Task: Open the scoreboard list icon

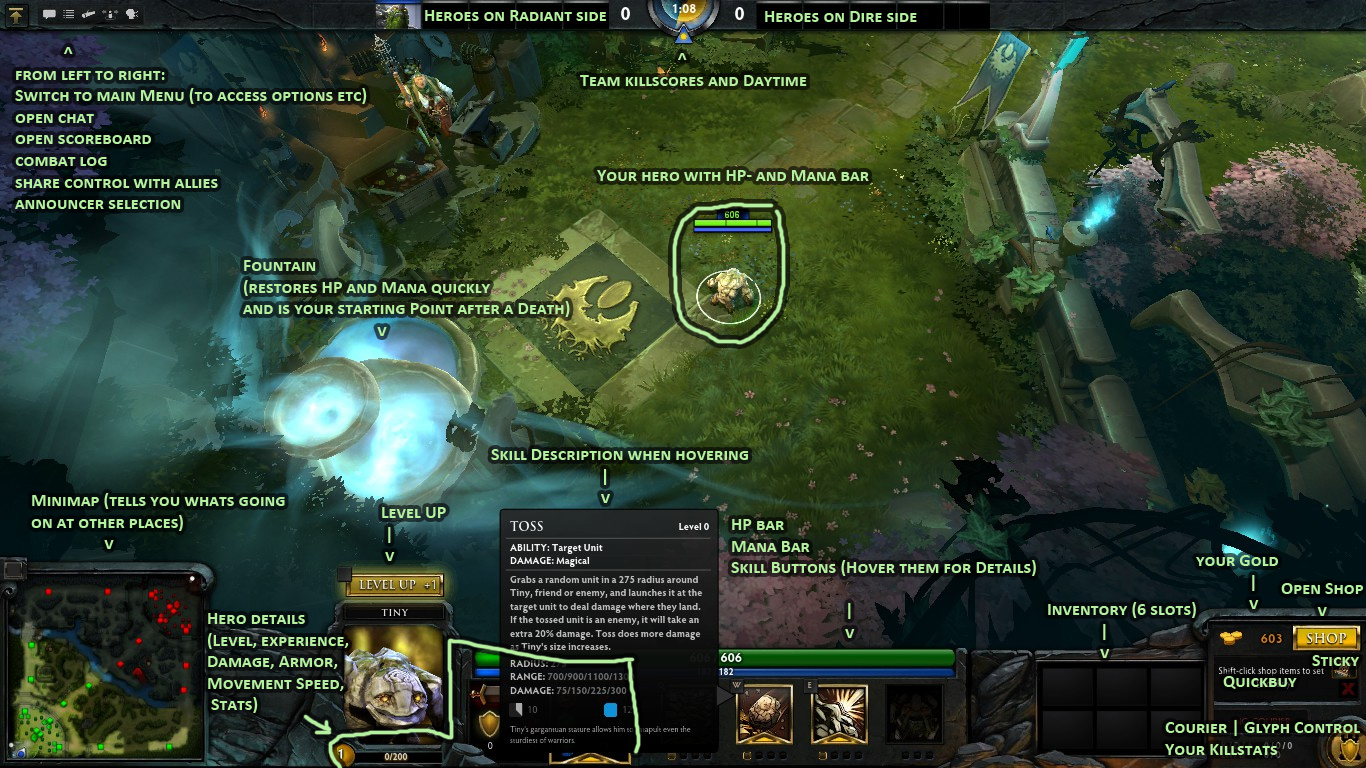Action: coord(69,14)
